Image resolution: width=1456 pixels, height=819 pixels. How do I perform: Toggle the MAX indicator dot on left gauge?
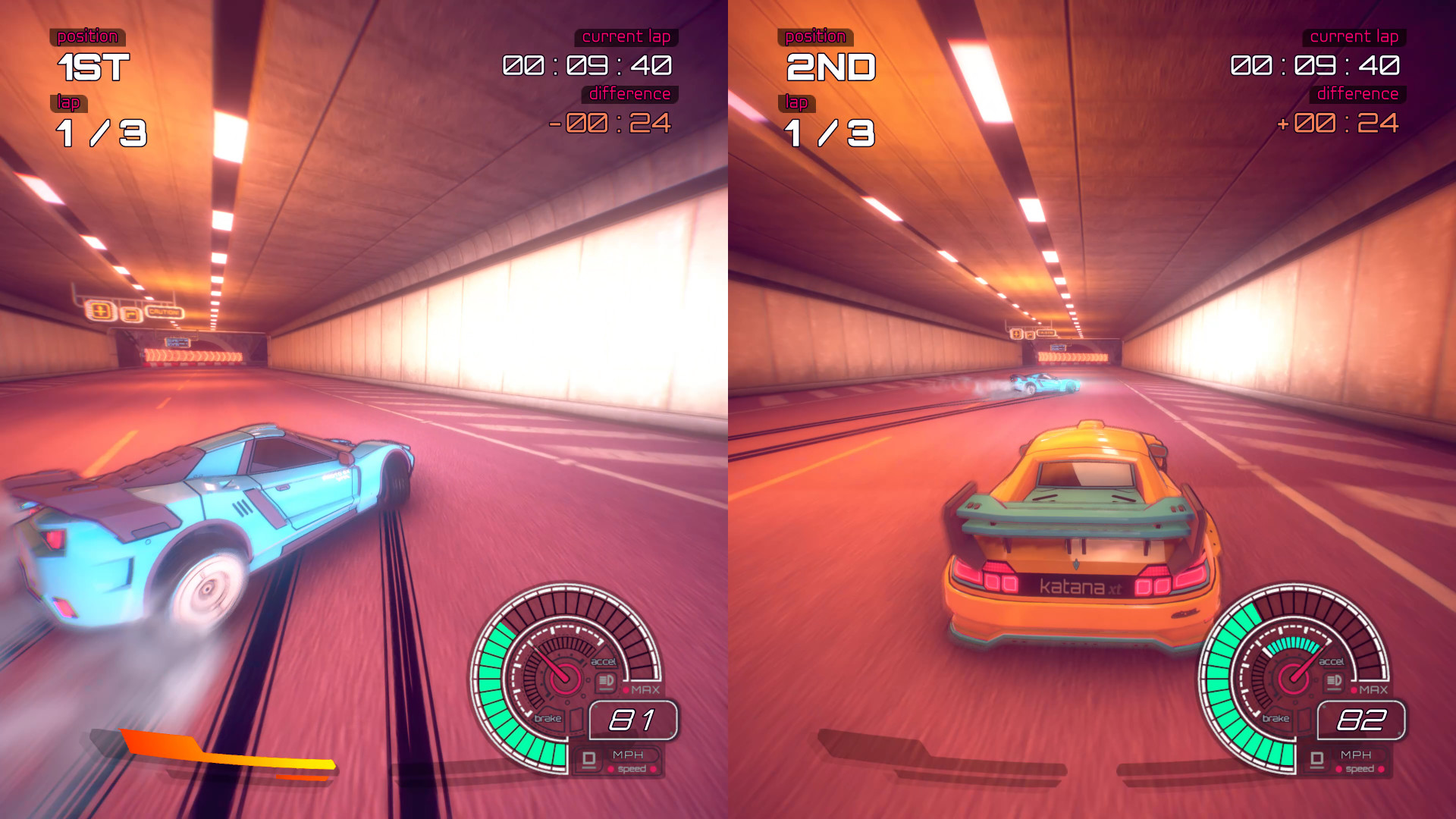pyautogui.click(x=626, y=689)
